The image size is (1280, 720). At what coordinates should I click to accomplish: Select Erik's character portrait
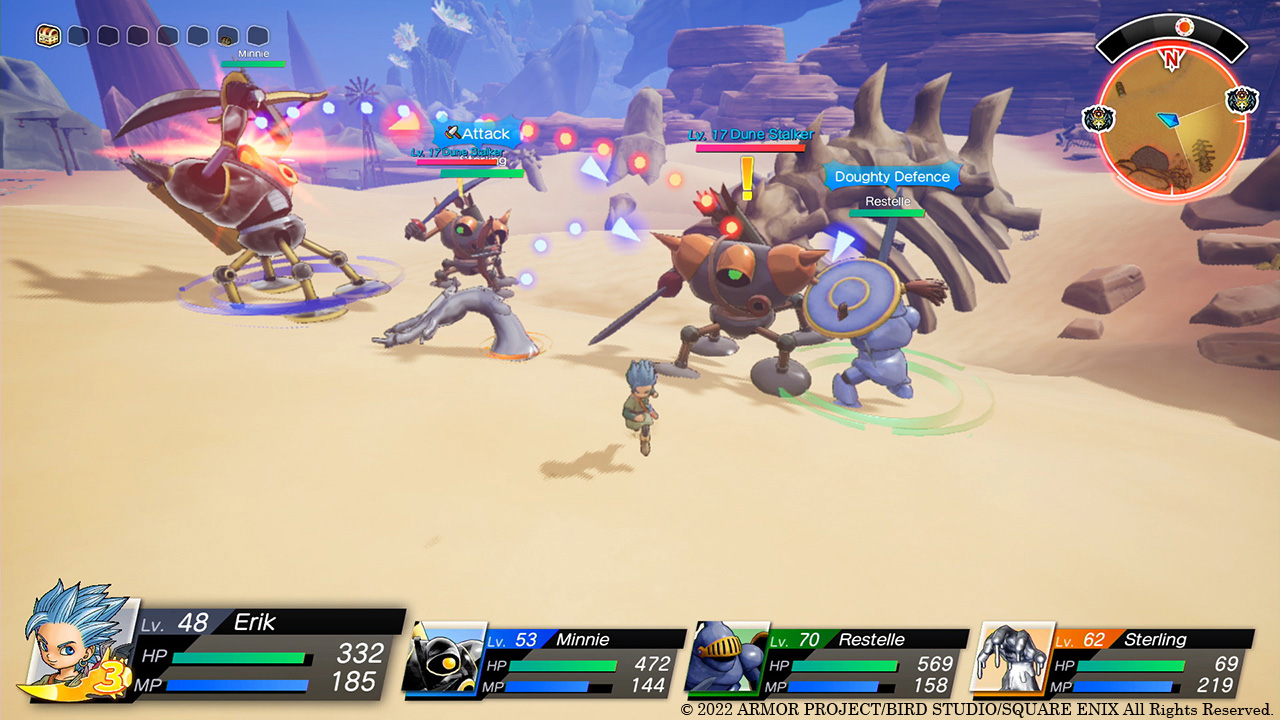click(x=78, y=640)
